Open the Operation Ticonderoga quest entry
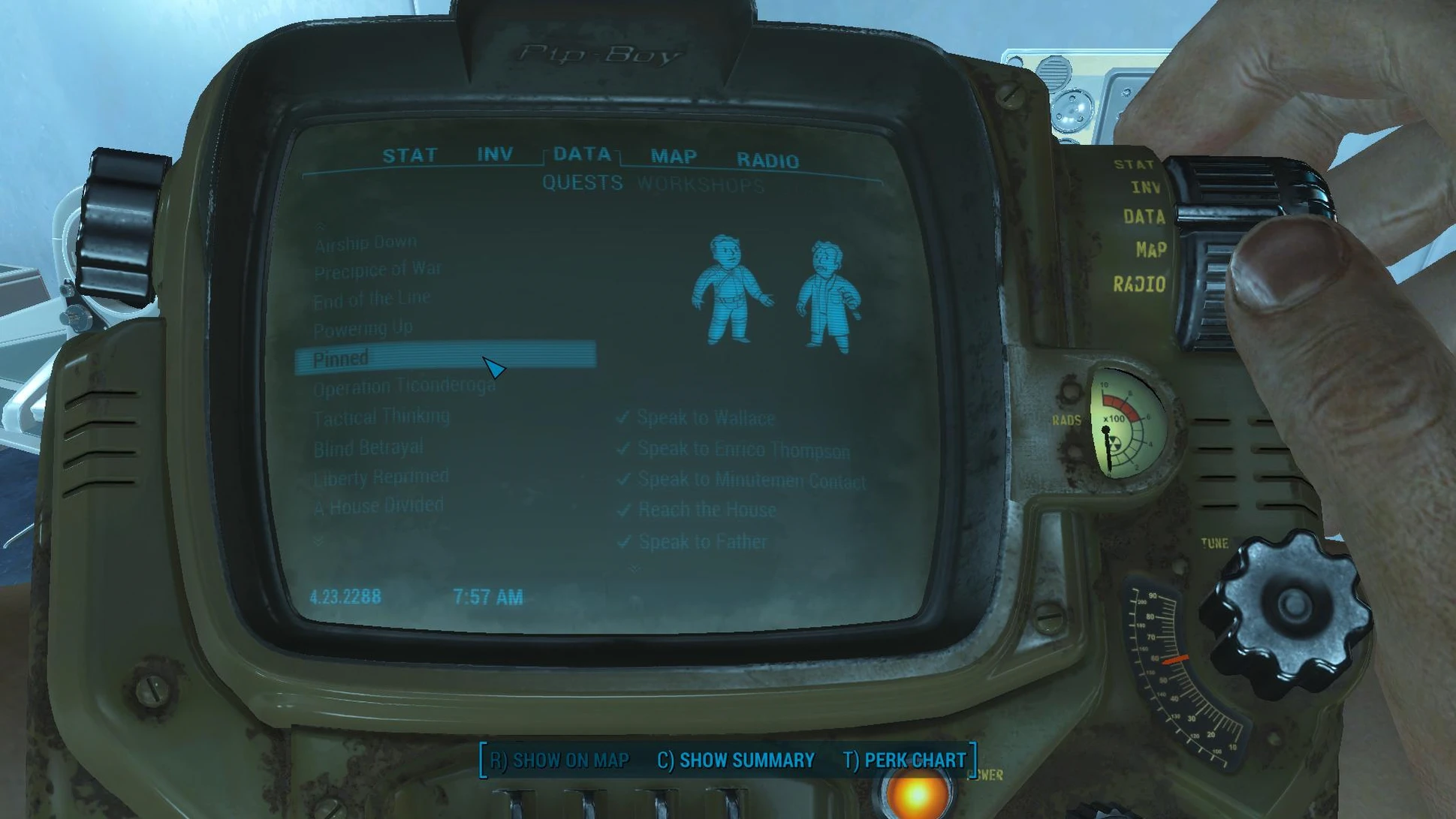 click(x=404, y=387)
